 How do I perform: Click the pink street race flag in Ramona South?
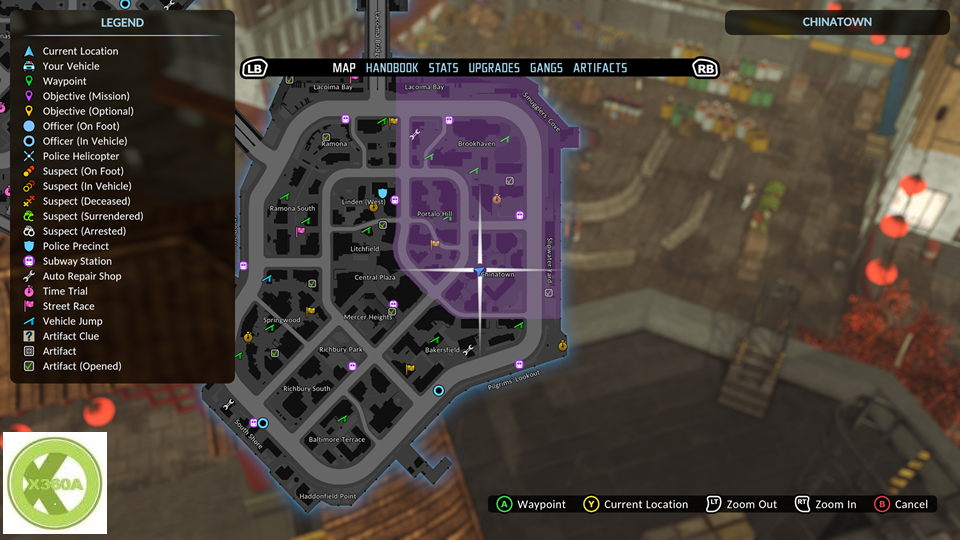pyautogui.click(x=300, y=232)
